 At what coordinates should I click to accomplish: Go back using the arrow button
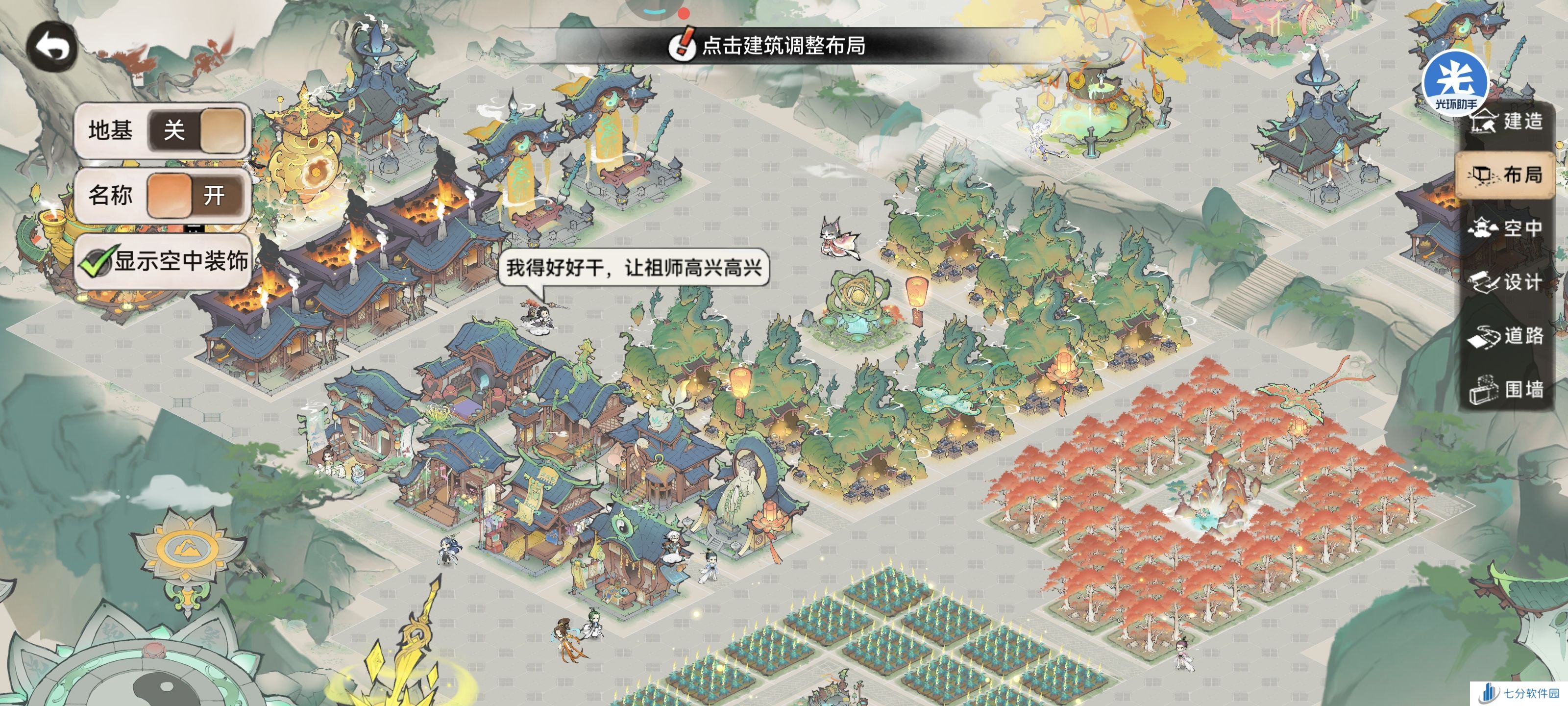52,47
